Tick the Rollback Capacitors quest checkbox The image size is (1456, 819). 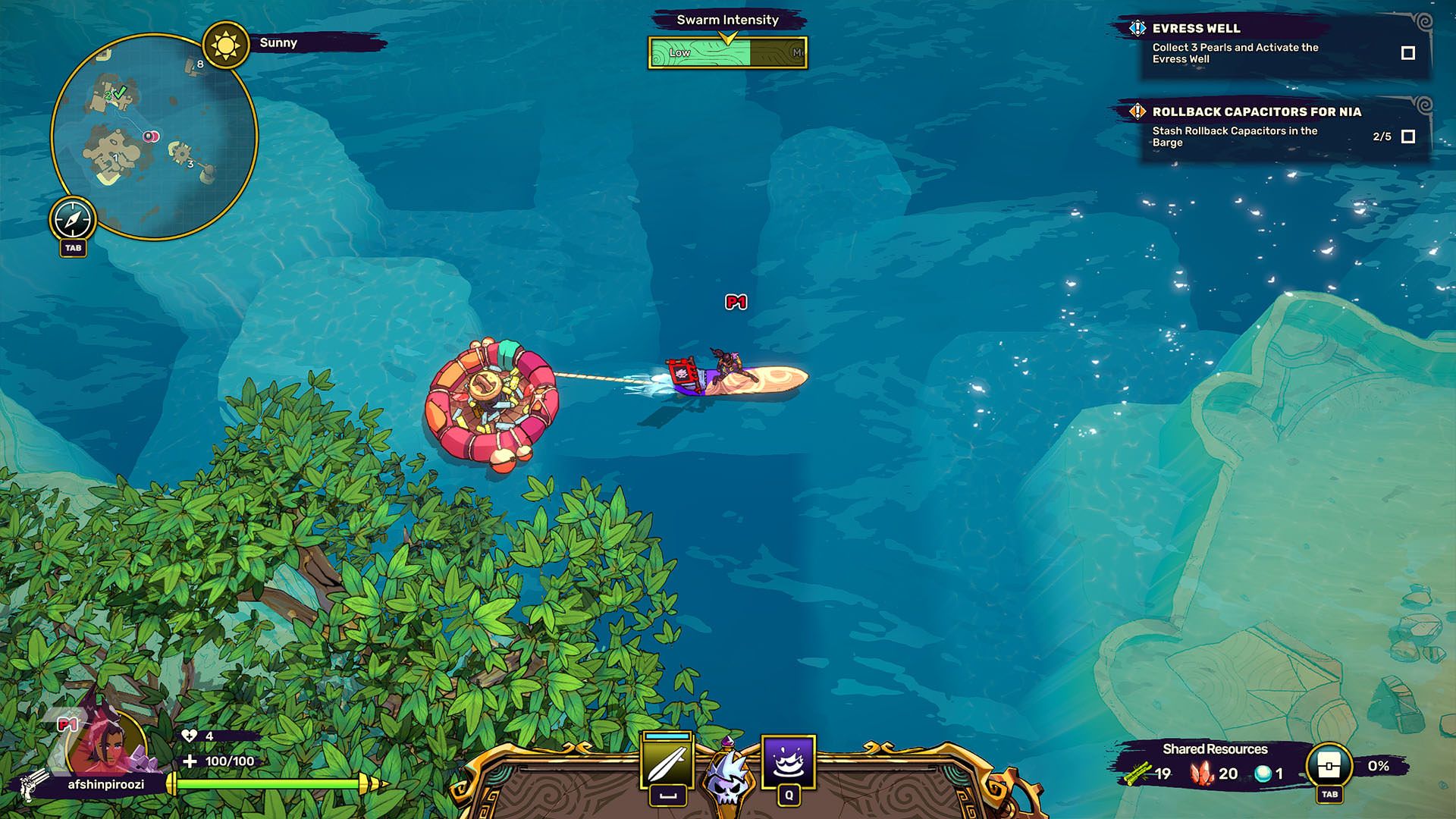click(1407, 136)
